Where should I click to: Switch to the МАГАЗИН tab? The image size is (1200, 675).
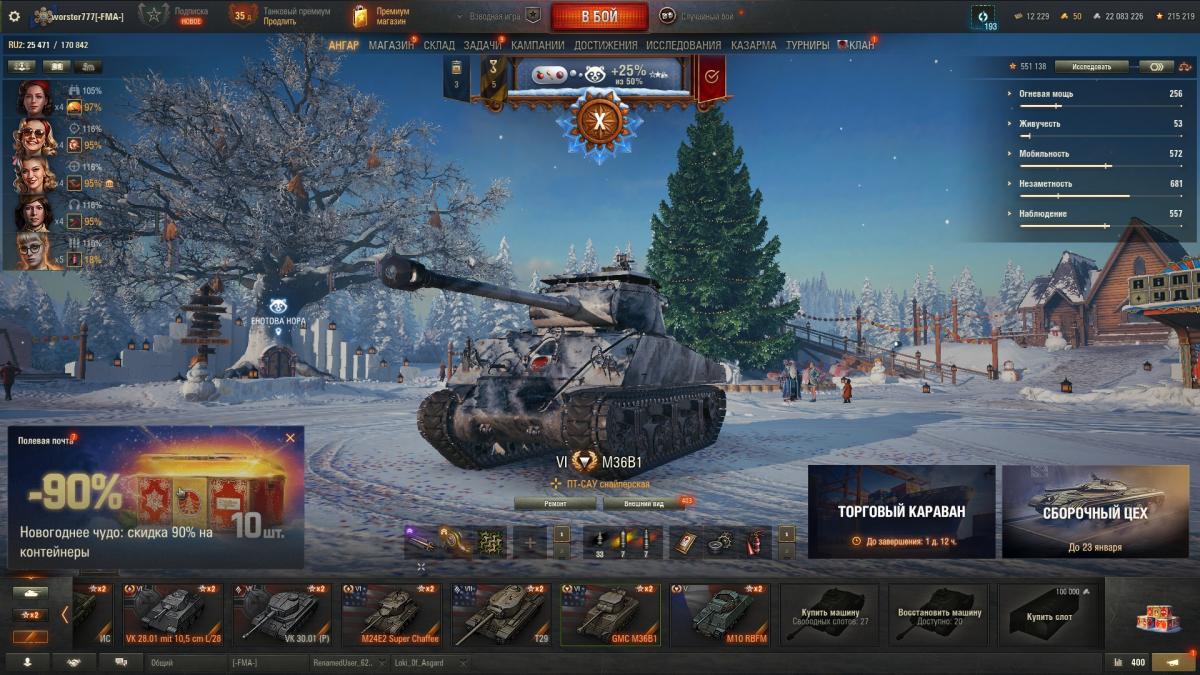(390, 45)
